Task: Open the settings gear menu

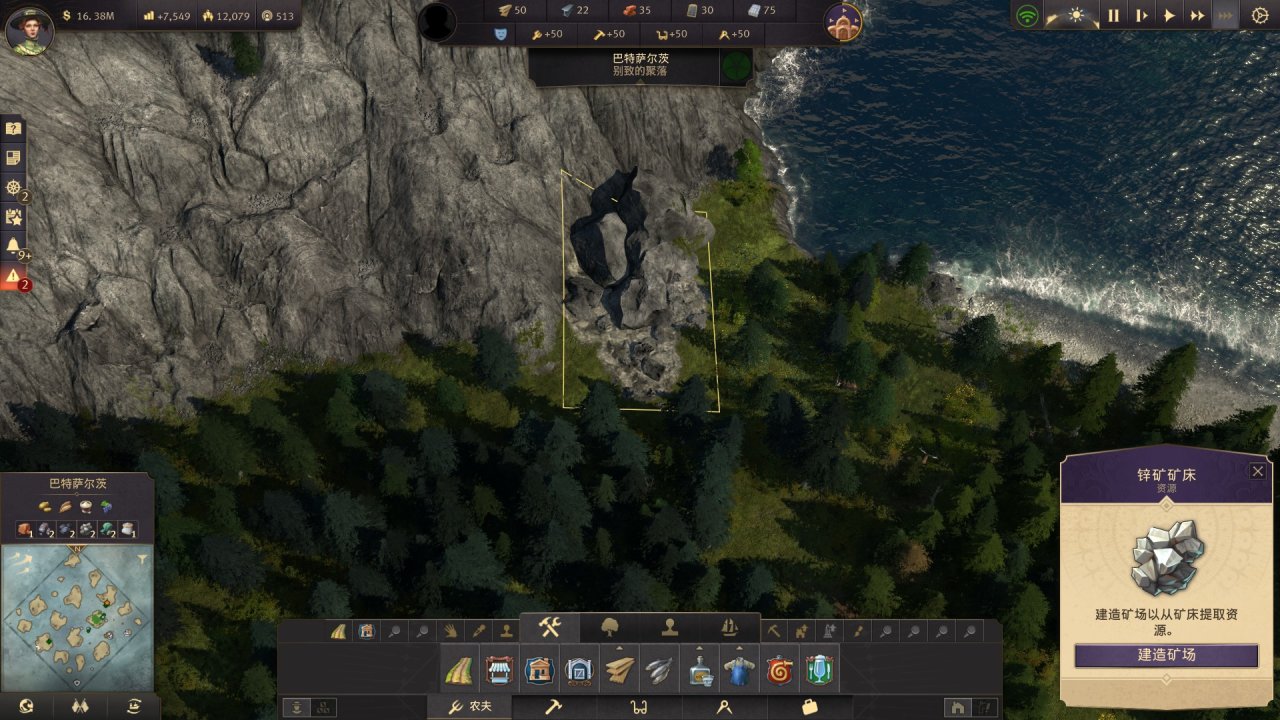Action: point(1259,16)
